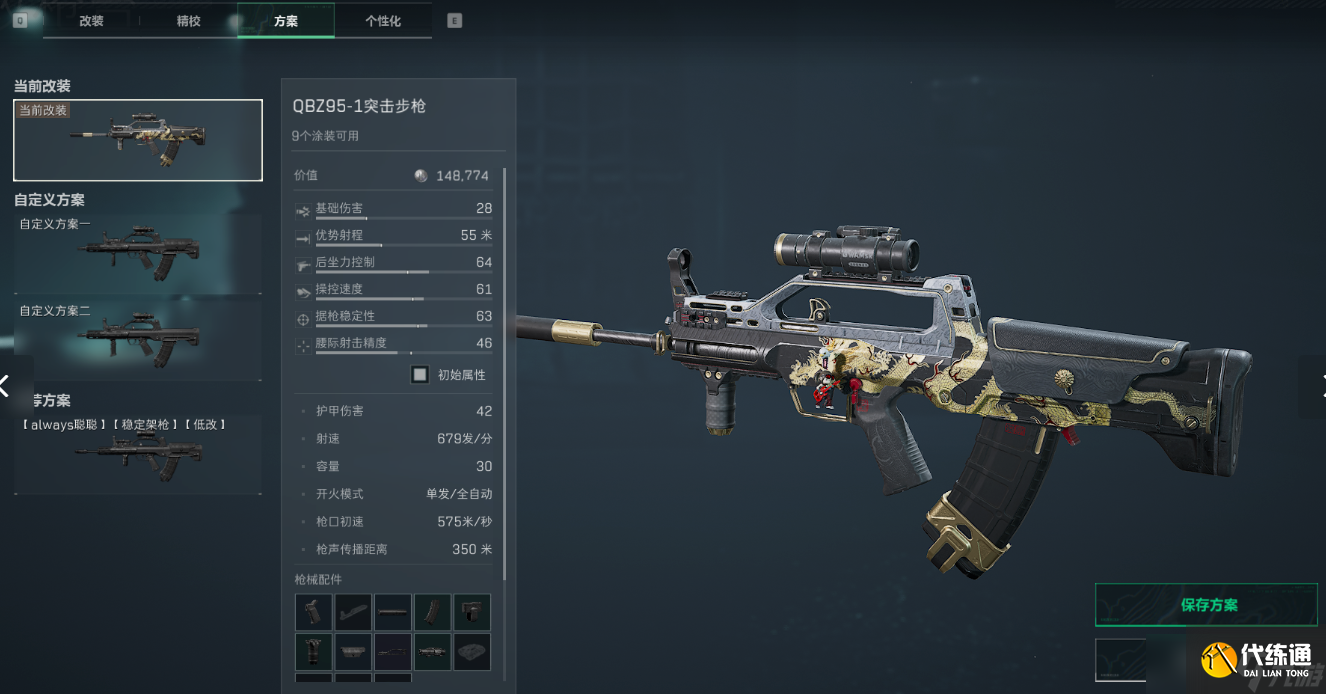Click the 保存方案 button
This screenshot has height=694, width=1326.
(x=1209, y=605)
